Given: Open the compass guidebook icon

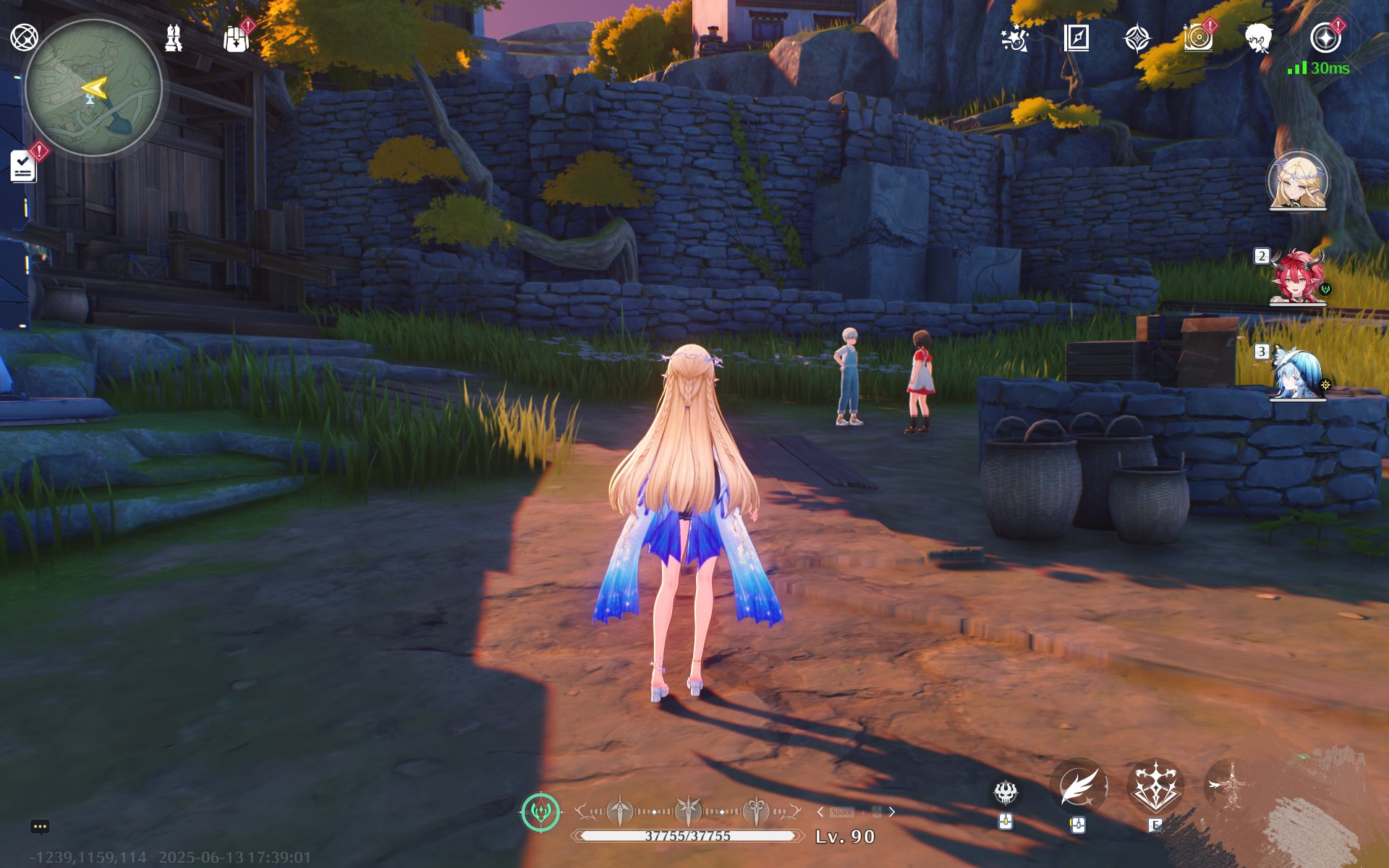Looking at the screenshot, I should 1076,38.
